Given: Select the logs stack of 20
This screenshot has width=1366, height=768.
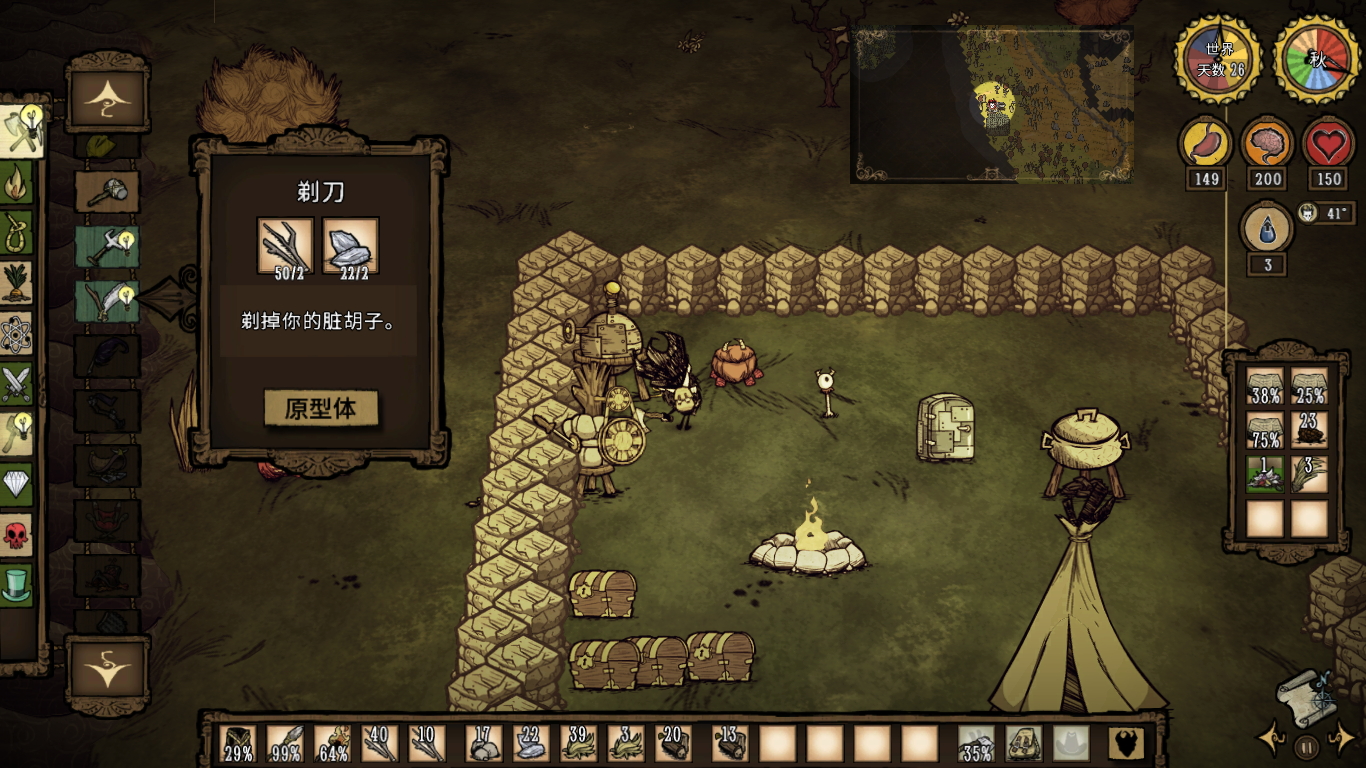Looking at the screenshot, I should [x=672, y=744].
